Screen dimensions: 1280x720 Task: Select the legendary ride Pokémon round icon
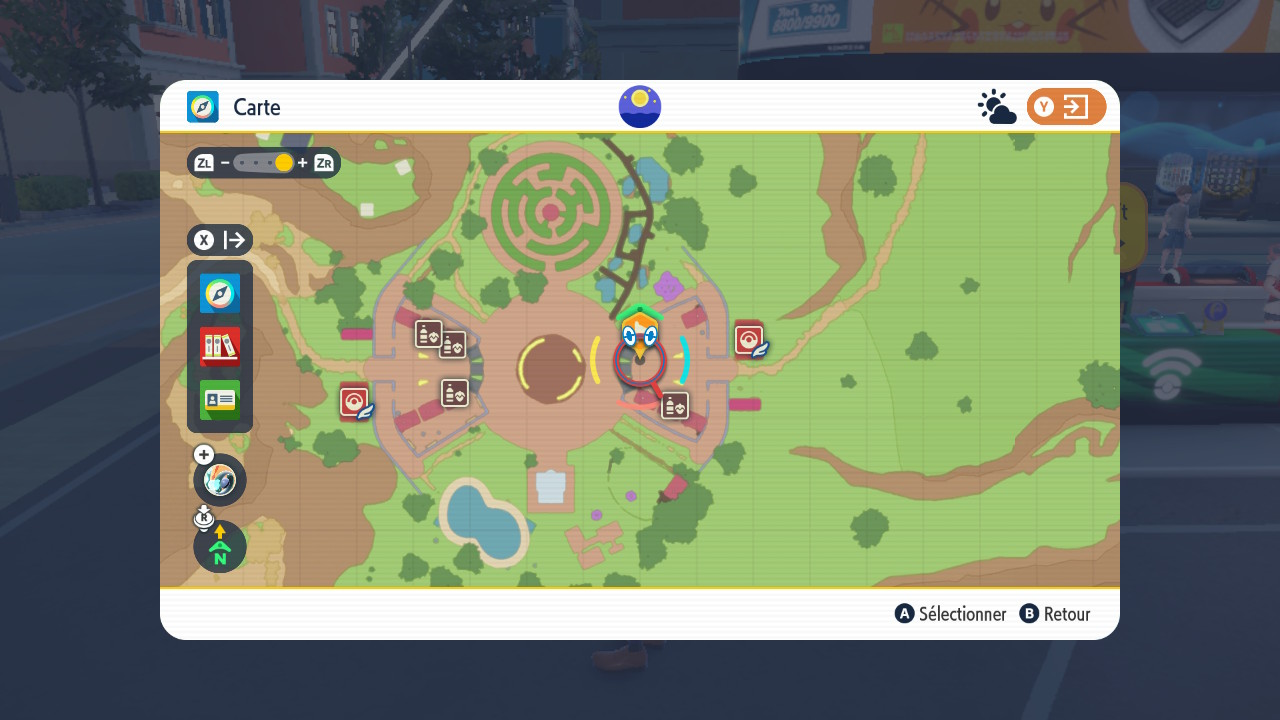click(220, 481)
